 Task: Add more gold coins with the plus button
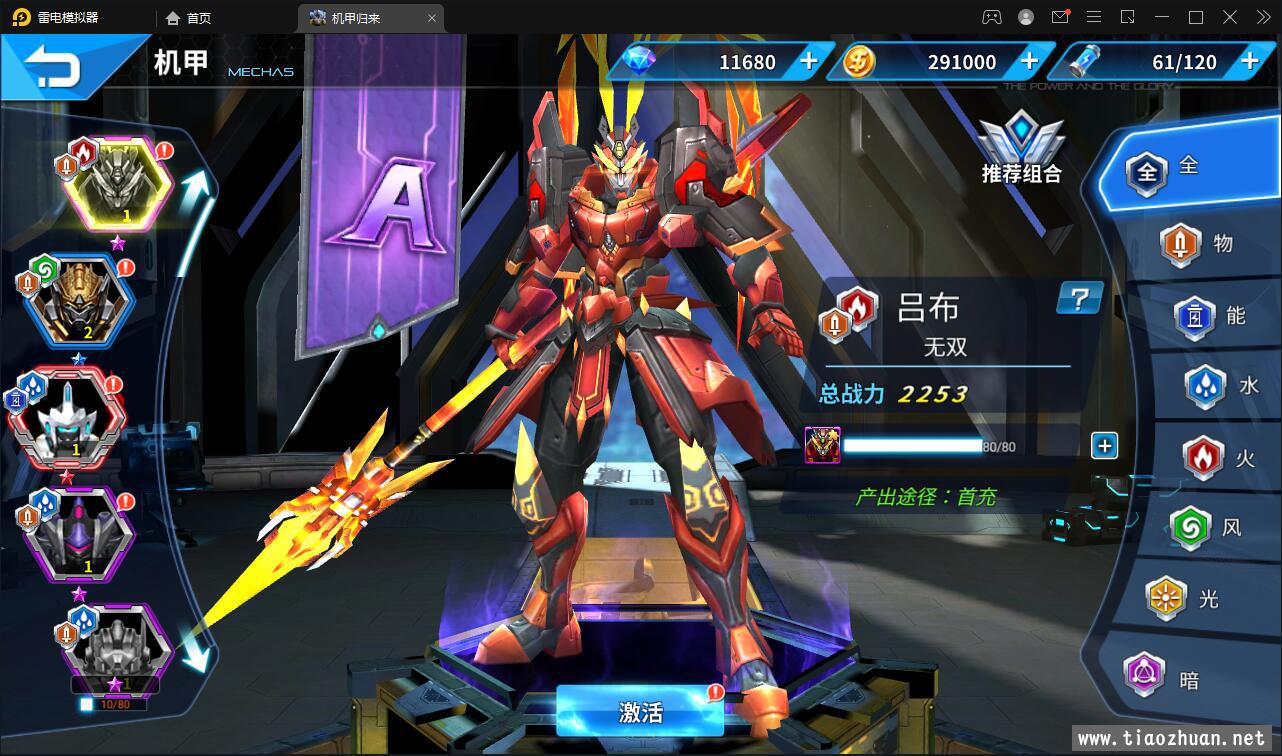click(1029, 61)
